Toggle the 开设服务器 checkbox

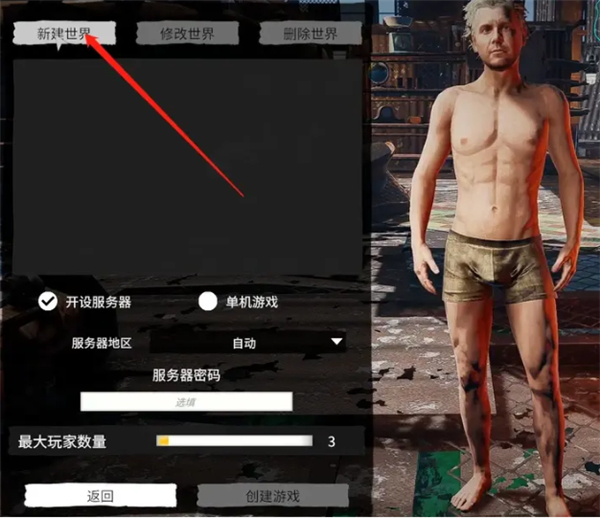[x=47, y=301]
